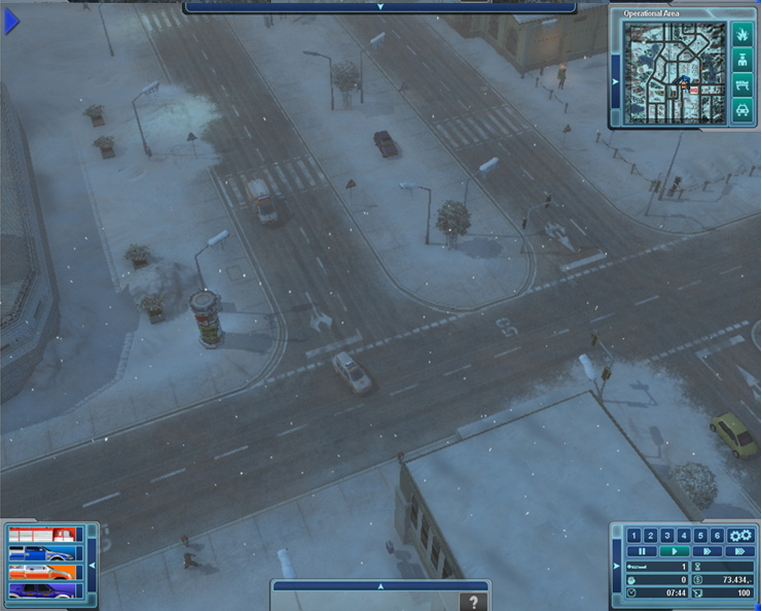762x611 pixels.
Task: Select group number 6
Action: click(x=717, y=536)
